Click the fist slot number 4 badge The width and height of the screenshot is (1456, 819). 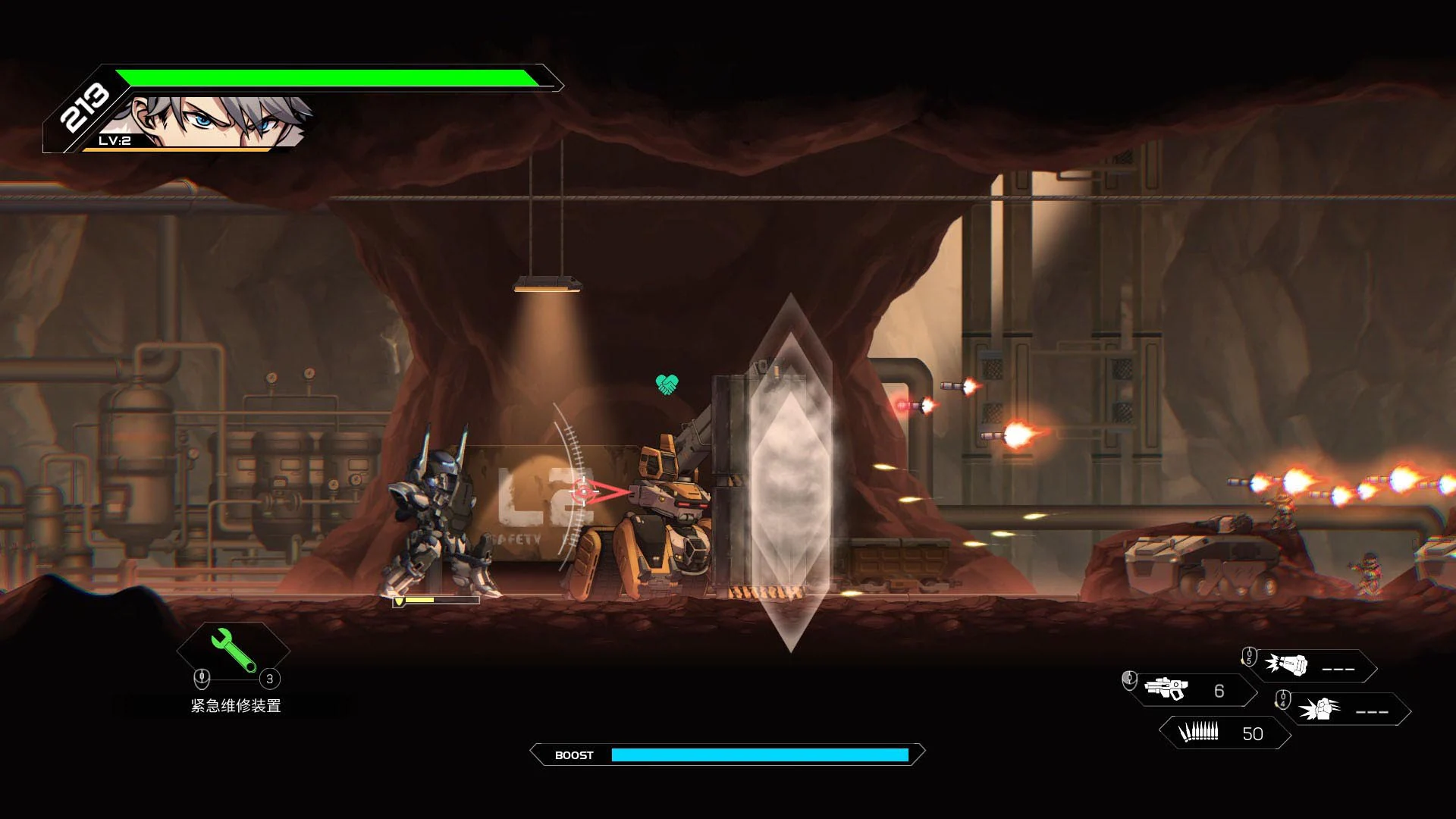1284,701
